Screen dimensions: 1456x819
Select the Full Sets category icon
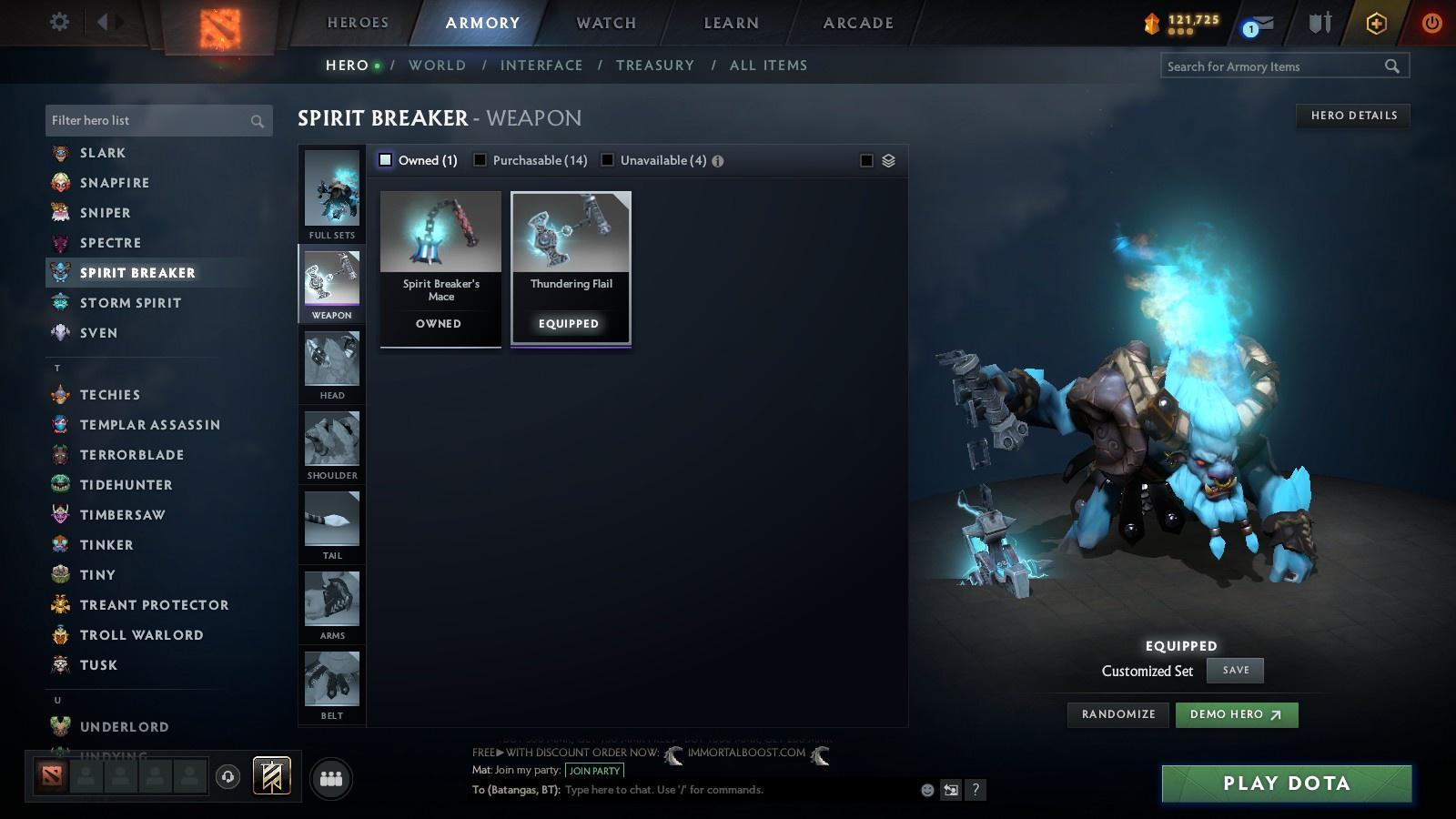click(x=331, y=191)
